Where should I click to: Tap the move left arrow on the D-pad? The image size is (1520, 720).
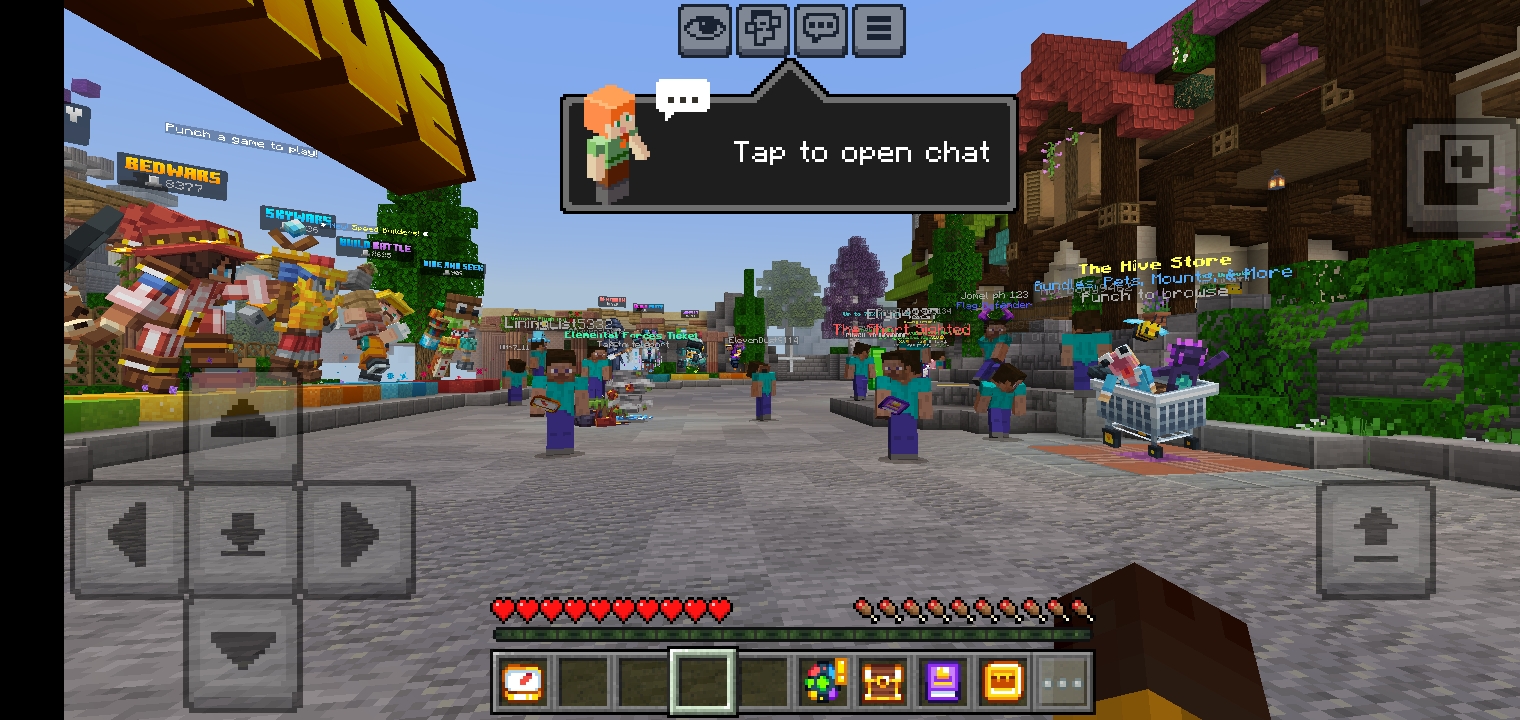pos(128,537)
